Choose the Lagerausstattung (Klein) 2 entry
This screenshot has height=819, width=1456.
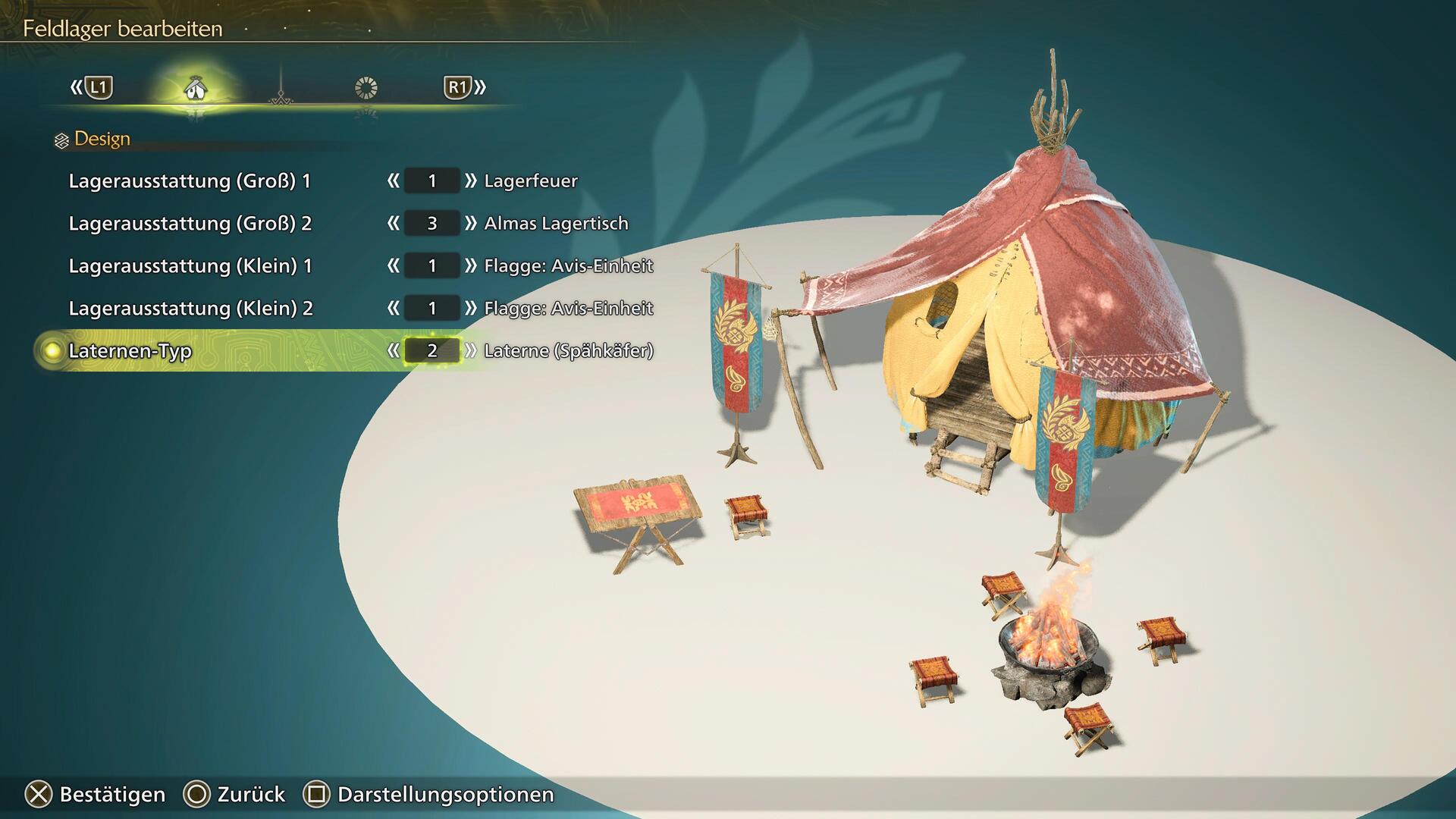pos(190,309)
